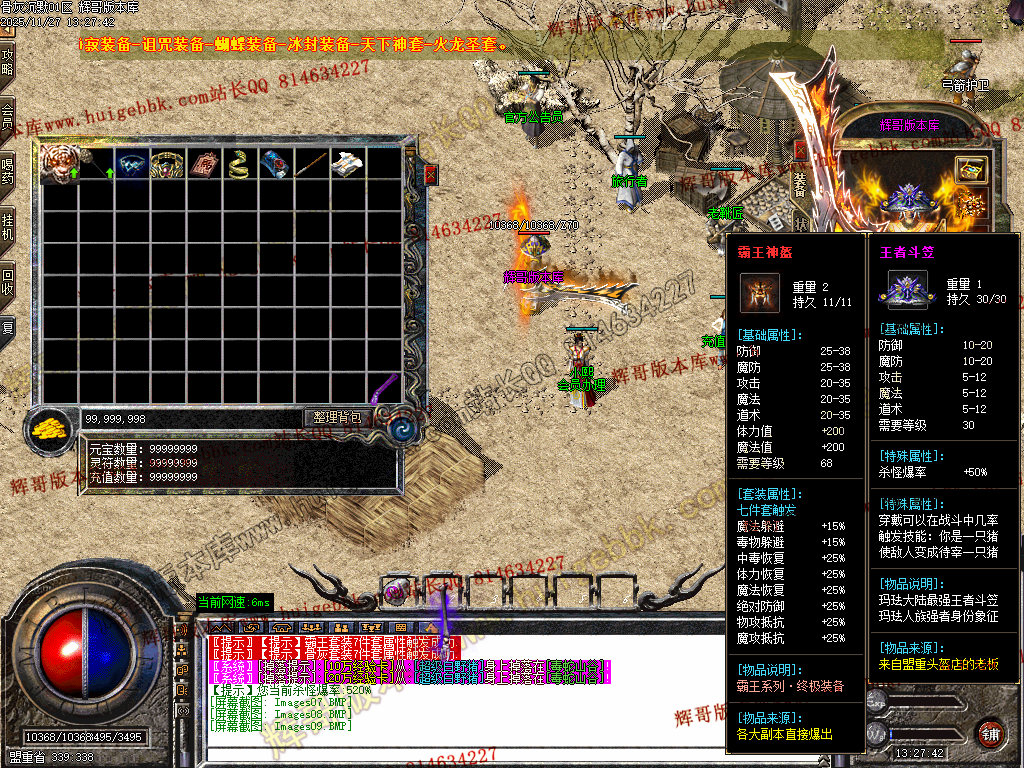The image size is (1024, 768).
Task: Select the tiger head item slot
Action: [59, 165]
